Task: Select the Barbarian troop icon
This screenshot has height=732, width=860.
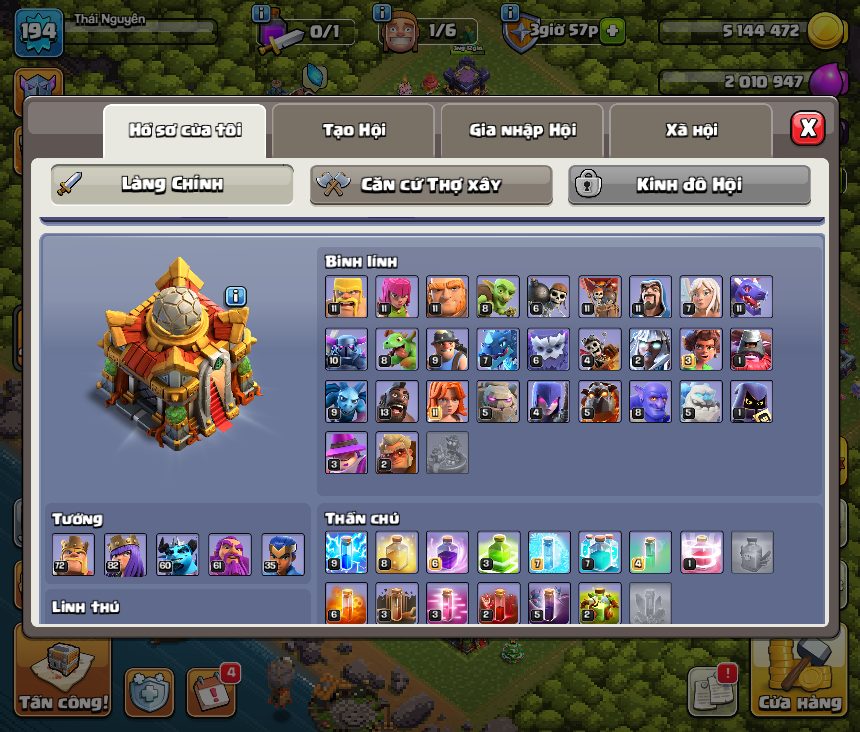Action: click(x=346, y=297)
